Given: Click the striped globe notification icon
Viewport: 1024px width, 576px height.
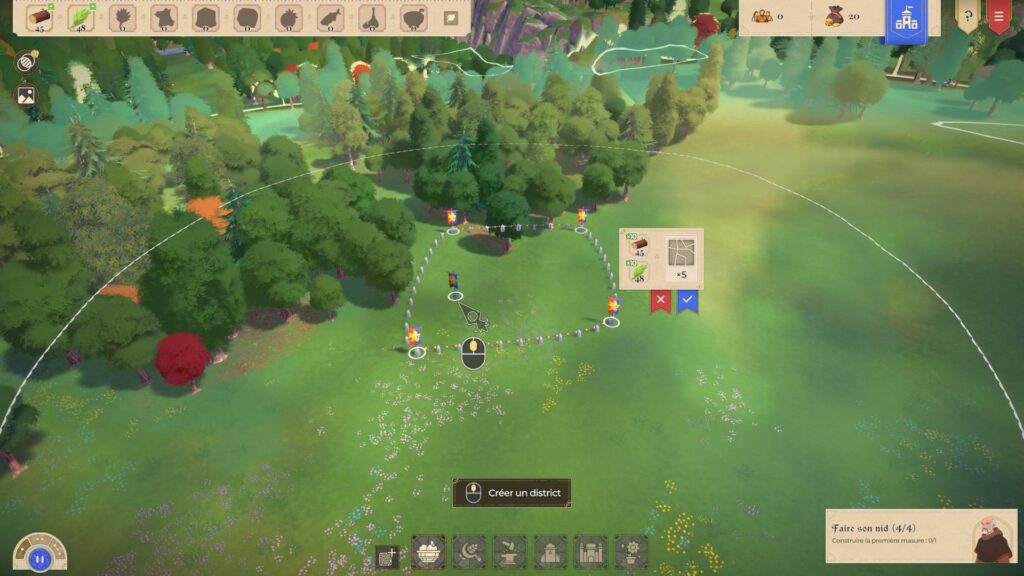Looking at the screenshot, I should (x=27, y=62).
